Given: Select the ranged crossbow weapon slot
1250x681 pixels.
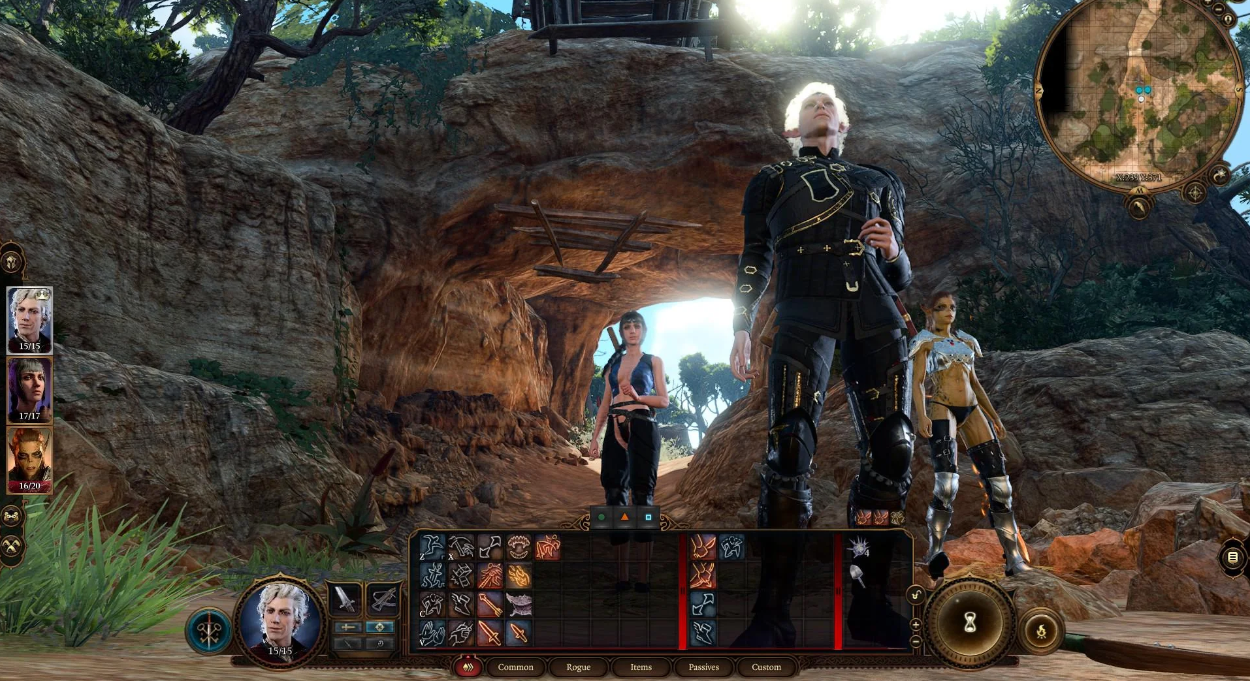Looking at the screenshot, I should (x=383, y=600).
